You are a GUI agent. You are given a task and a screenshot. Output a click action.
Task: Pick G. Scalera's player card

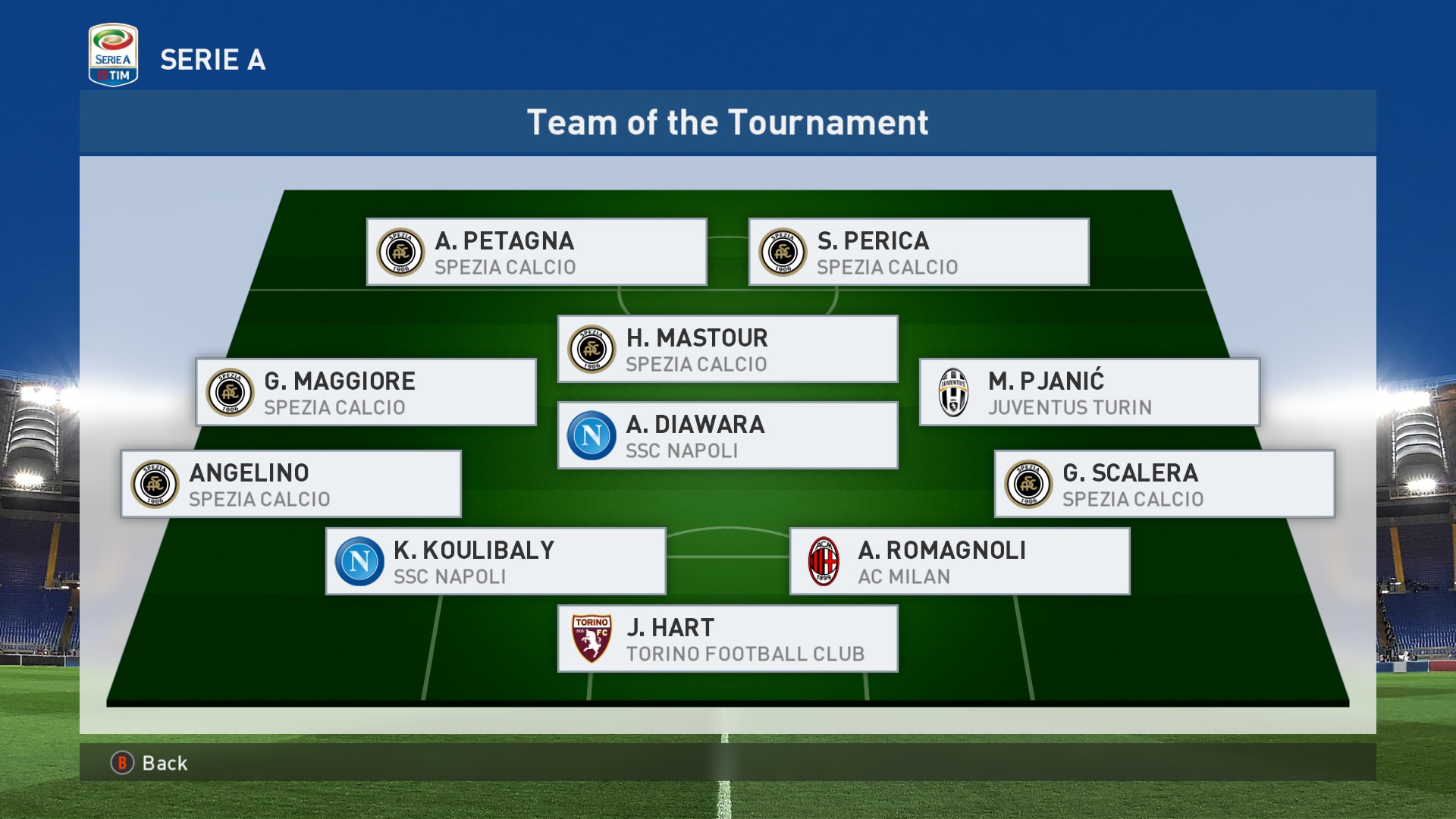tap(1164, 485)
